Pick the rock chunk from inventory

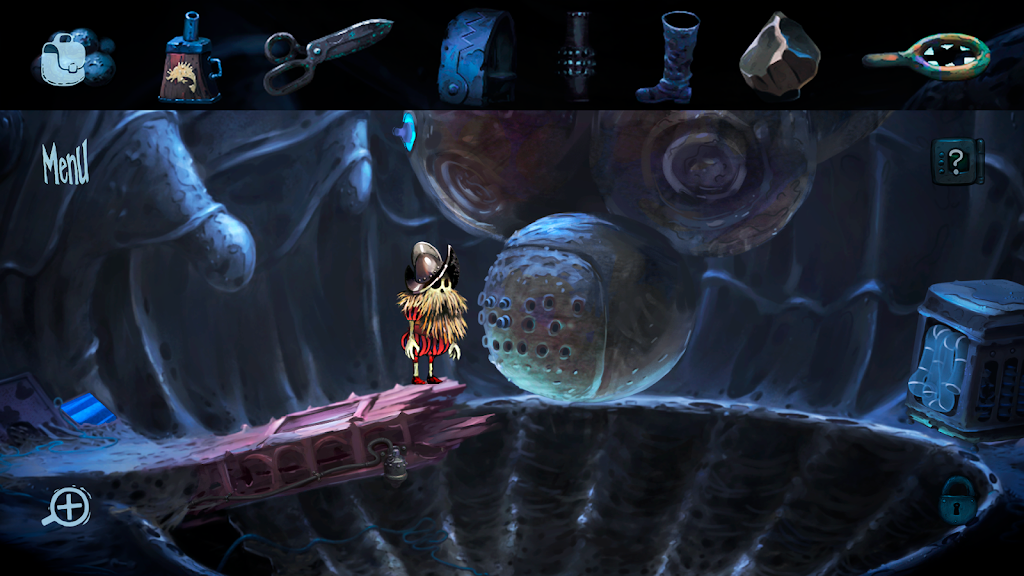point(779,55)
